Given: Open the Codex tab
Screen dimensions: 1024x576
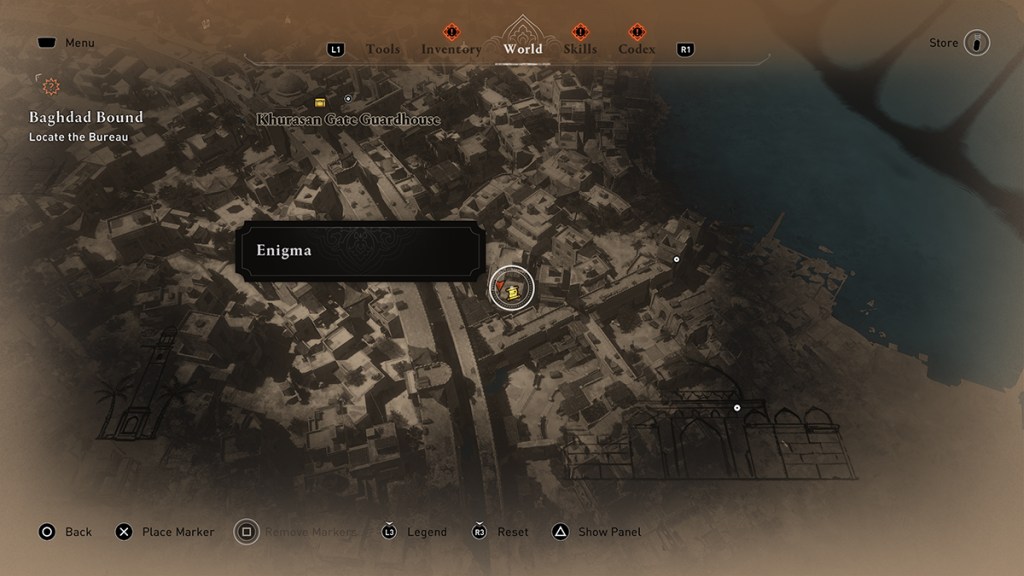Looking at the screenshot, I should pyautogui.click(x=637, y=49).
